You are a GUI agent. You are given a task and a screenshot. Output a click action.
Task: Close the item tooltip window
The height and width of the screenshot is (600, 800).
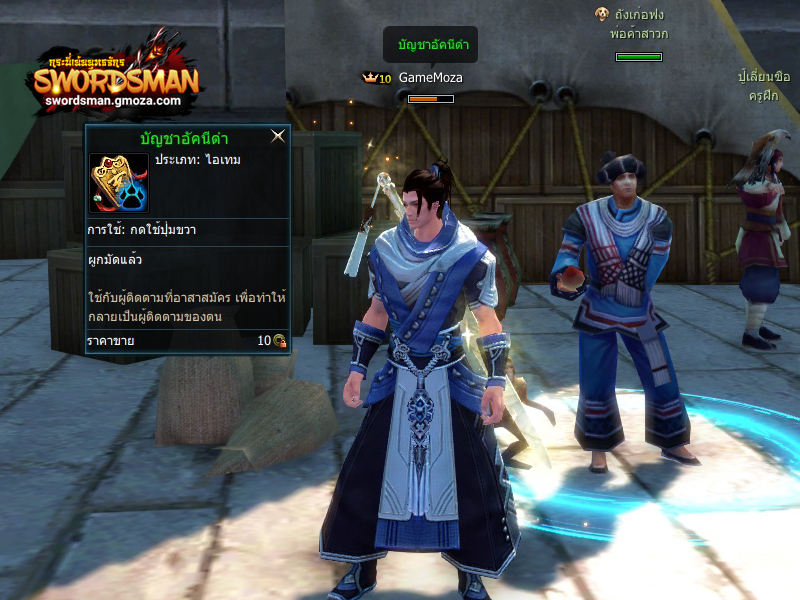[279, 137]
